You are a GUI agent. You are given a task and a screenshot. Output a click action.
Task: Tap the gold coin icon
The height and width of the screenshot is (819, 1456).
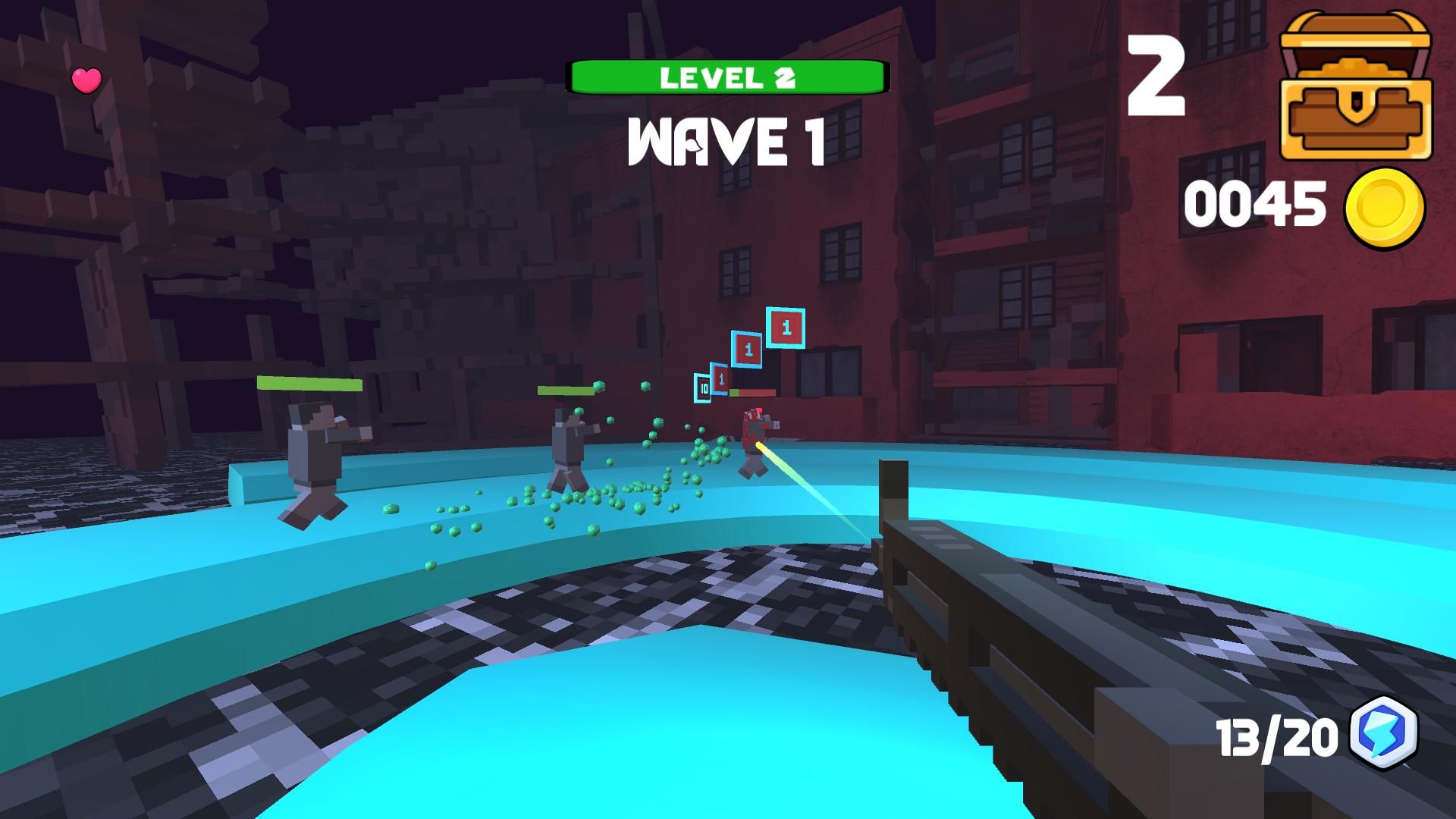[x=1385, y=206]
